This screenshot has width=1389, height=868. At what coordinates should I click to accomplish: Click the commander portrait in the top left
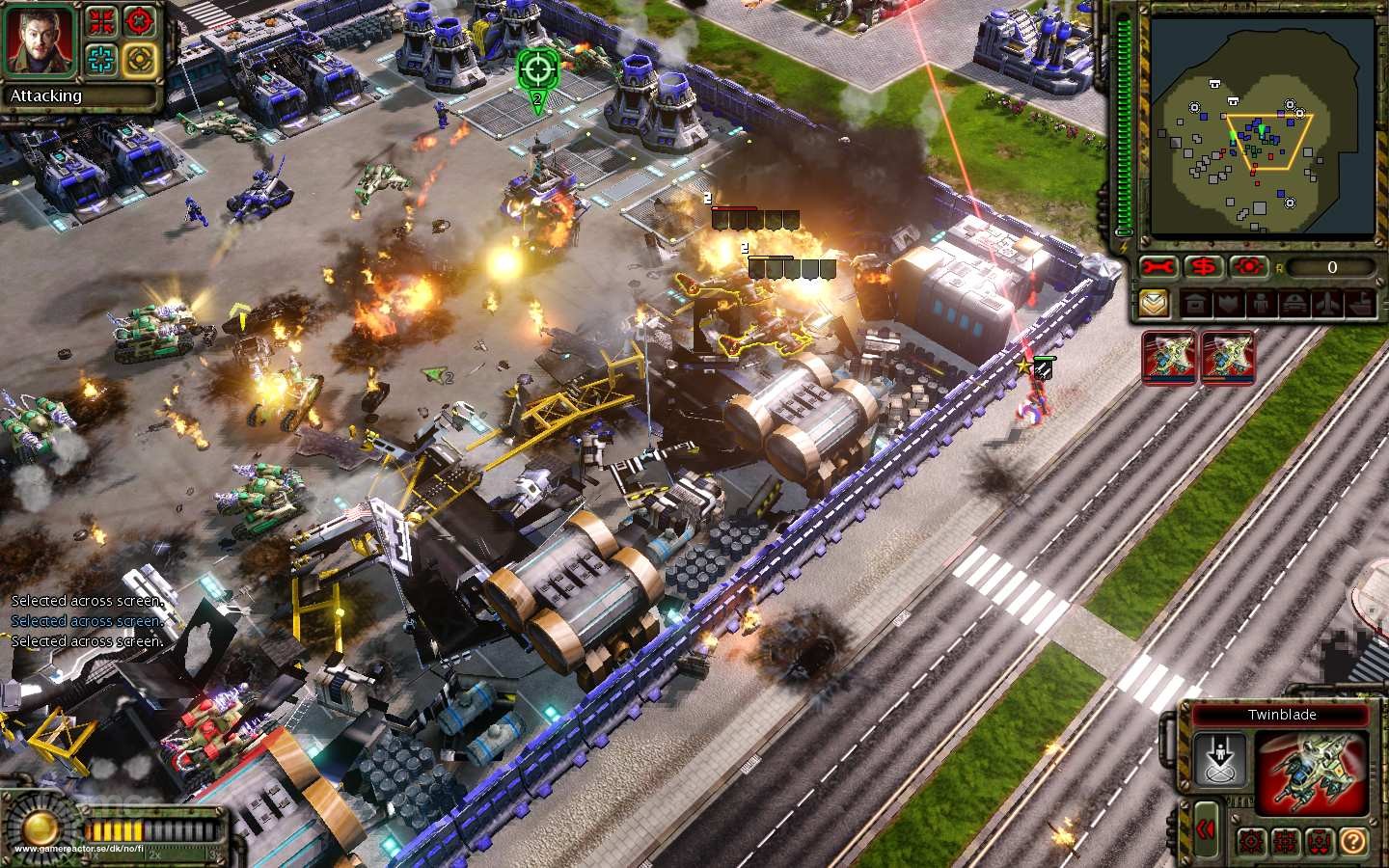(x=39, y=43)
